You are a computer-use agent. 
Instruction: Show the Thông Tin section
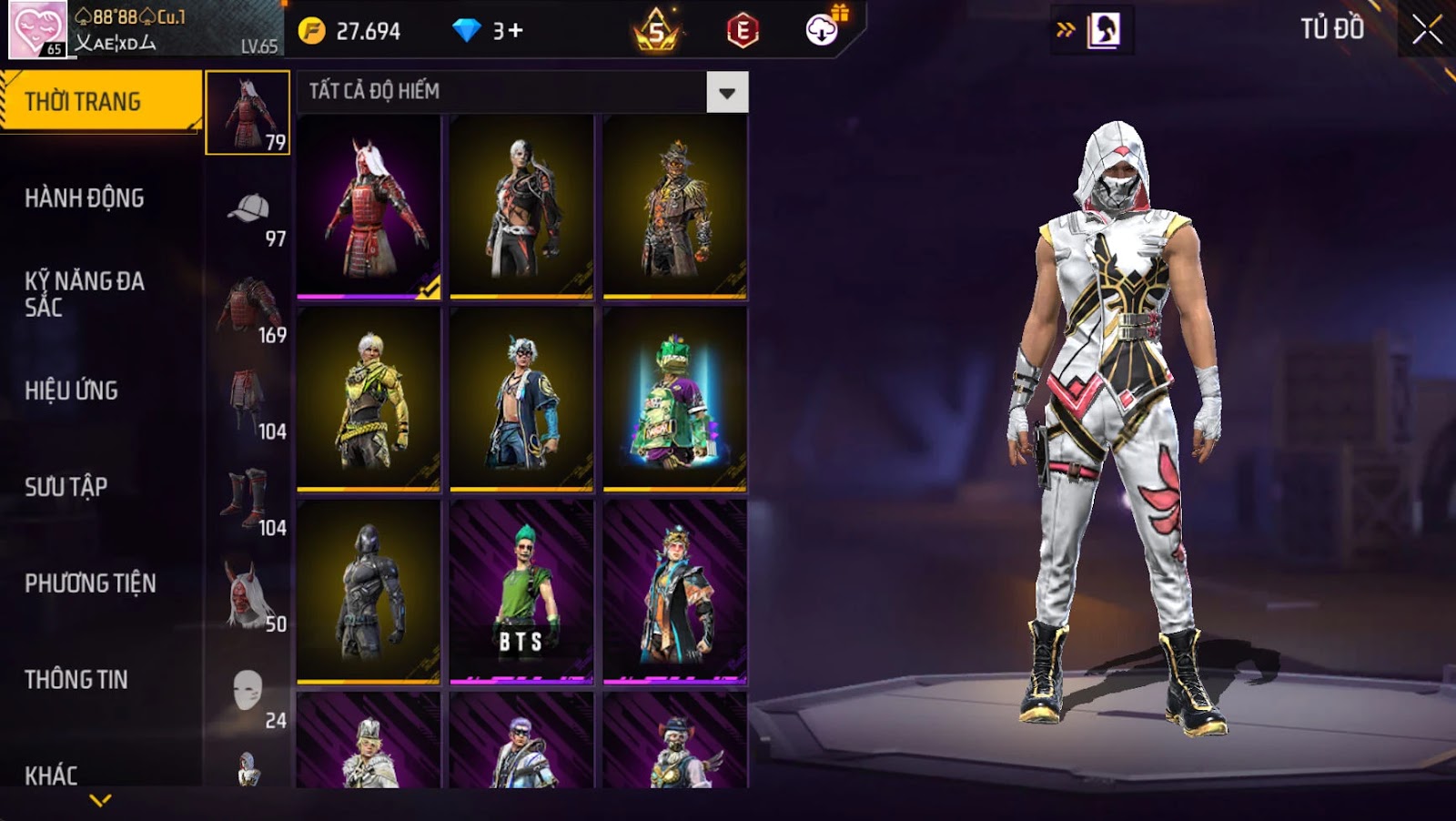[76, 680]
